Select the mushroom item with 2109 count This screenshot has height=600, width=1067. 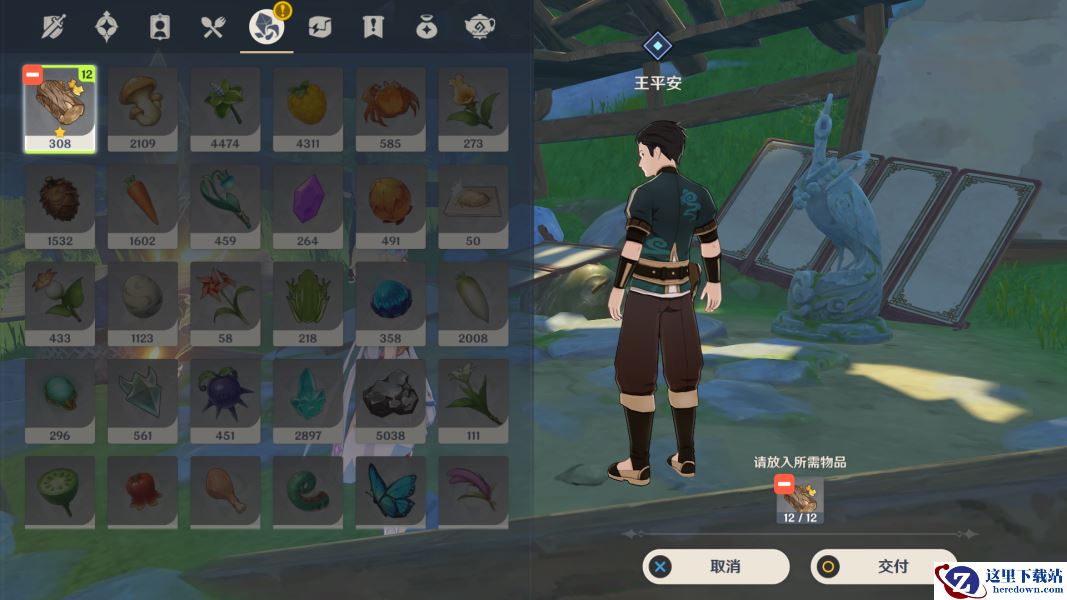tap(142, 108)
